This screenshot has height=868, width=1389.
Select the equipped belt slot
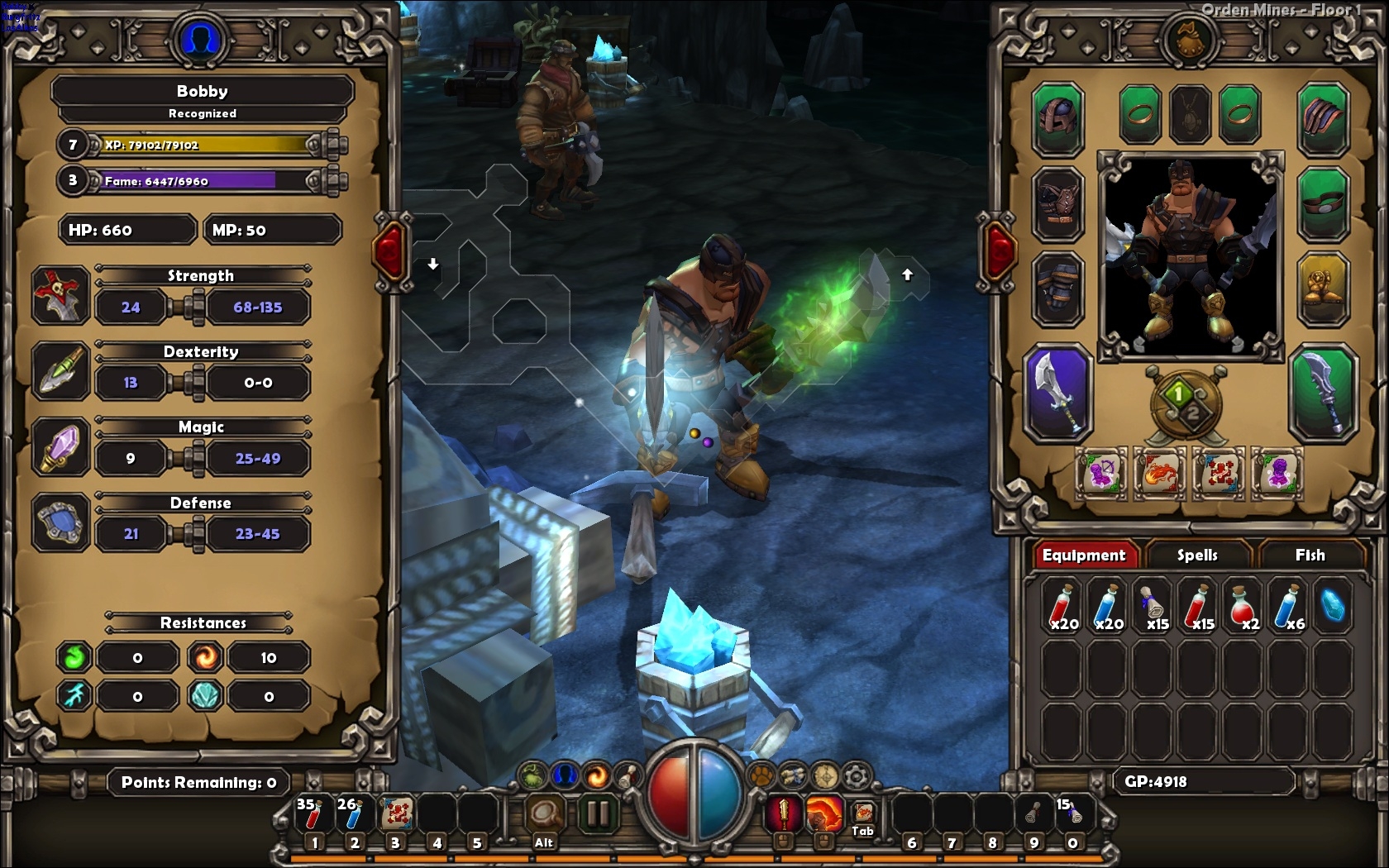point(1323,204)
